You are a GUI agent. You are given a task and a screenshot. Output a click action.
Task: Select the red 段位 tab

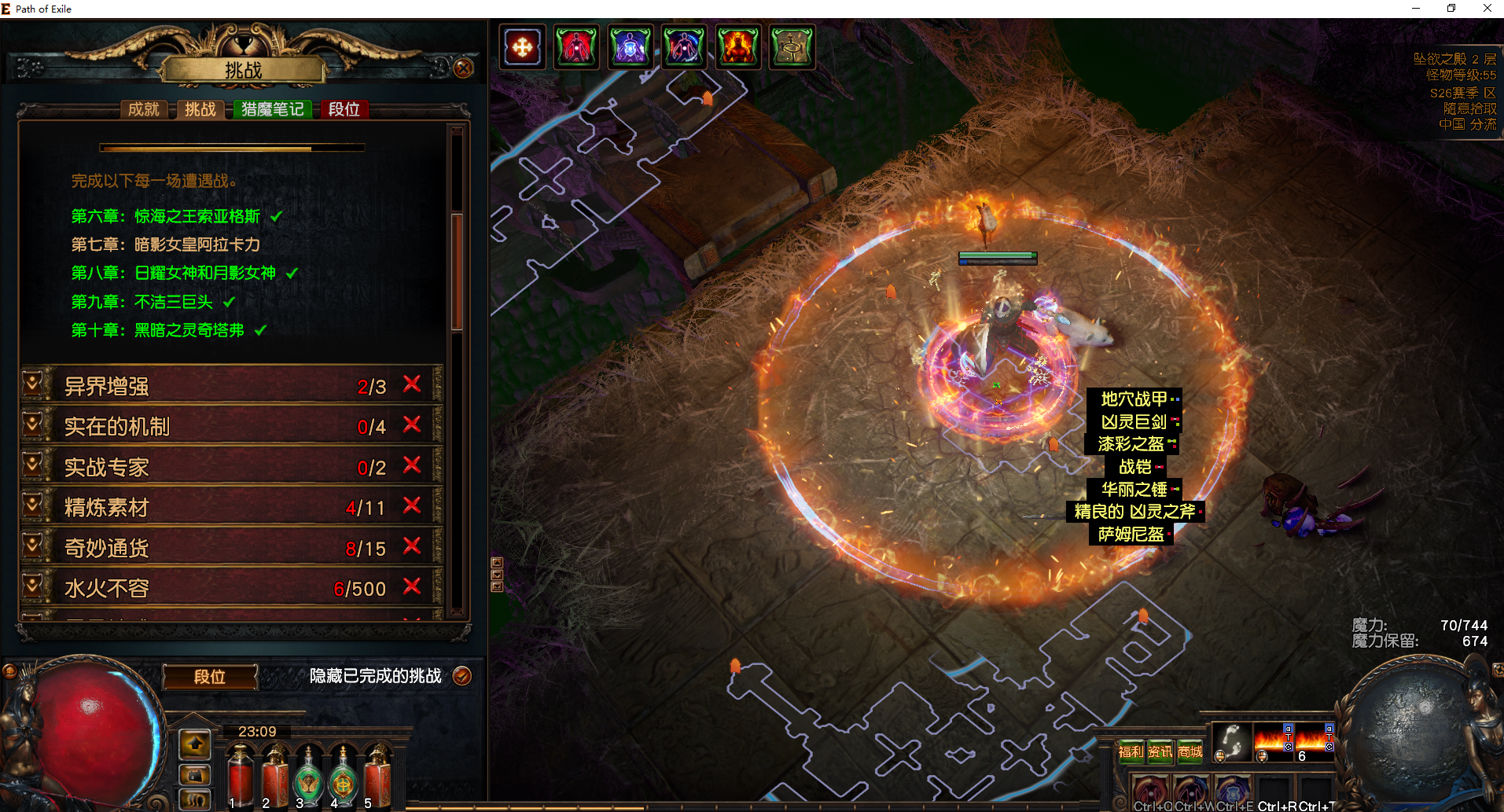tap(344, 109)
